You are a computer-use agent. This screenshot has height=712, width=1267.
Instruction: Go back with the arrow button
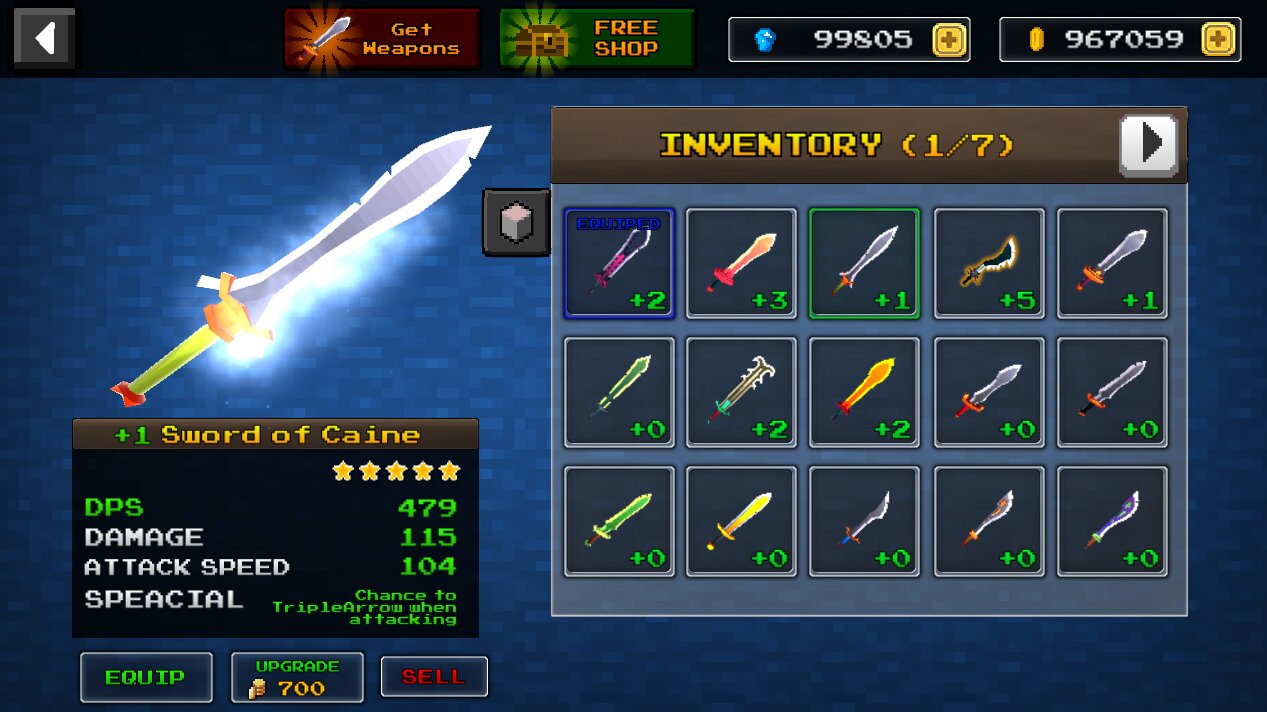point(44,39)
